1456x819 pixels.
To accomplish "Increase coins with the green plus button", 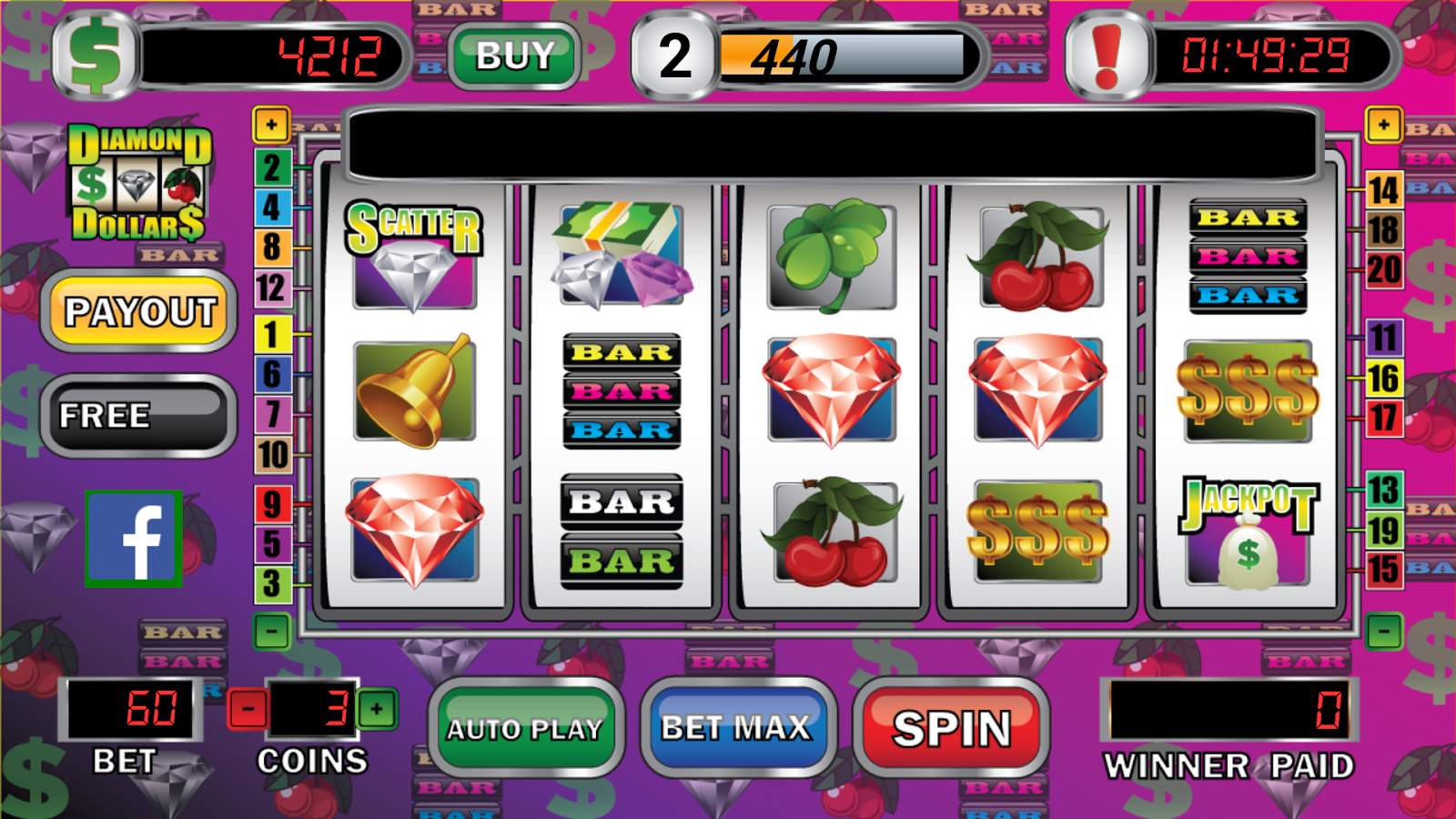I will (377, 709).
